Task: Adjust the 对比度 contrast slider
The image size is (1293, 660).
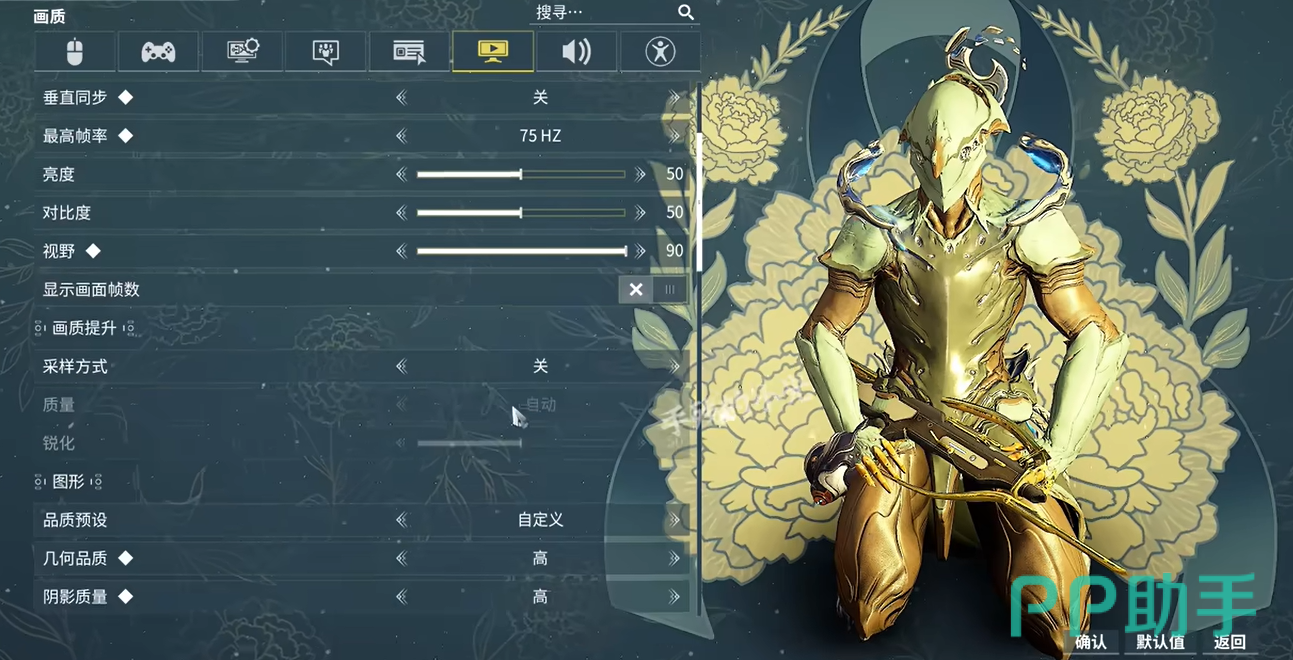Action: (520, 213)
